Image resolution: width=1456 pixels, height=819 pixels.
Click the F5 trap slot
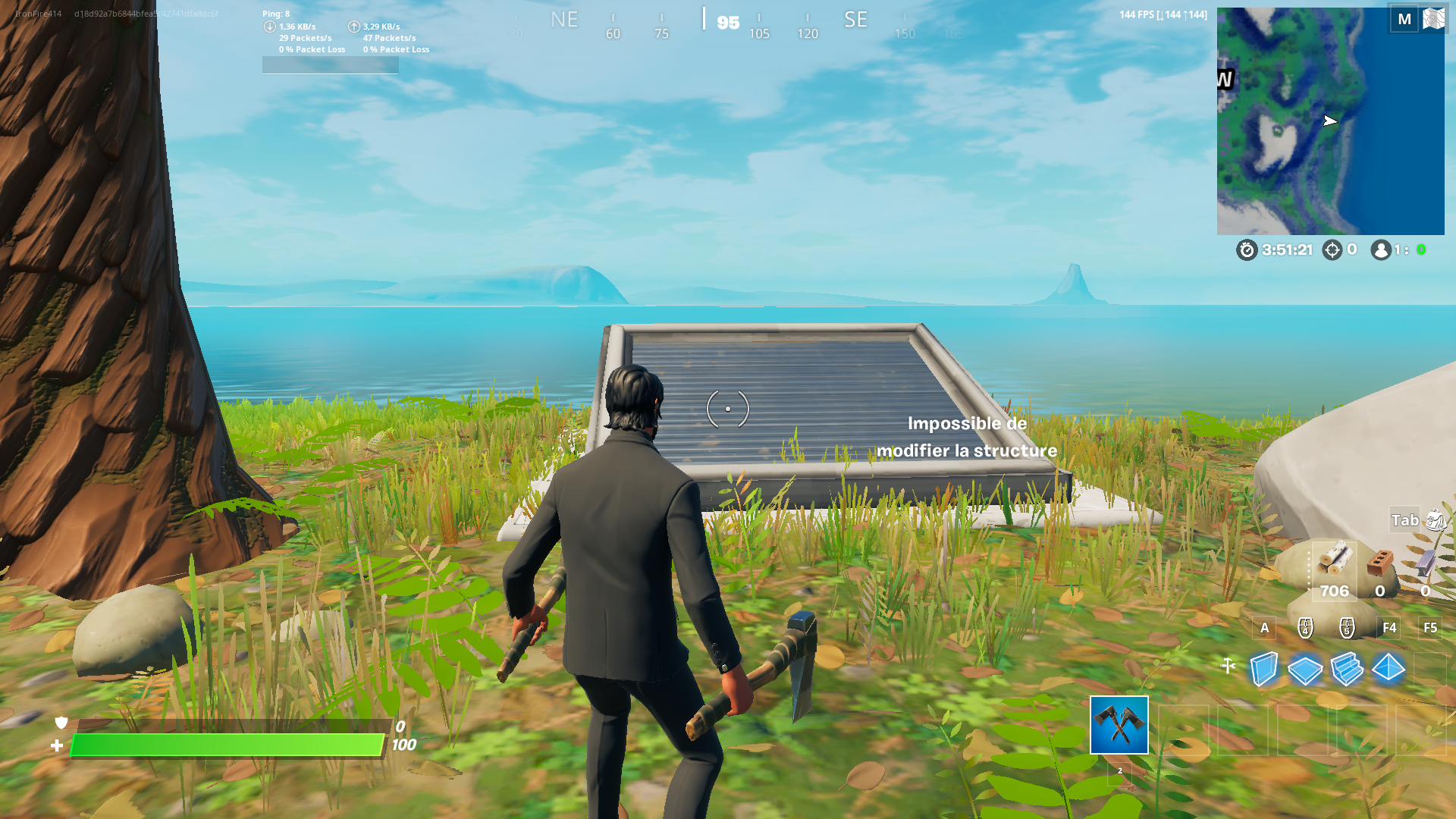point(1429,628)
